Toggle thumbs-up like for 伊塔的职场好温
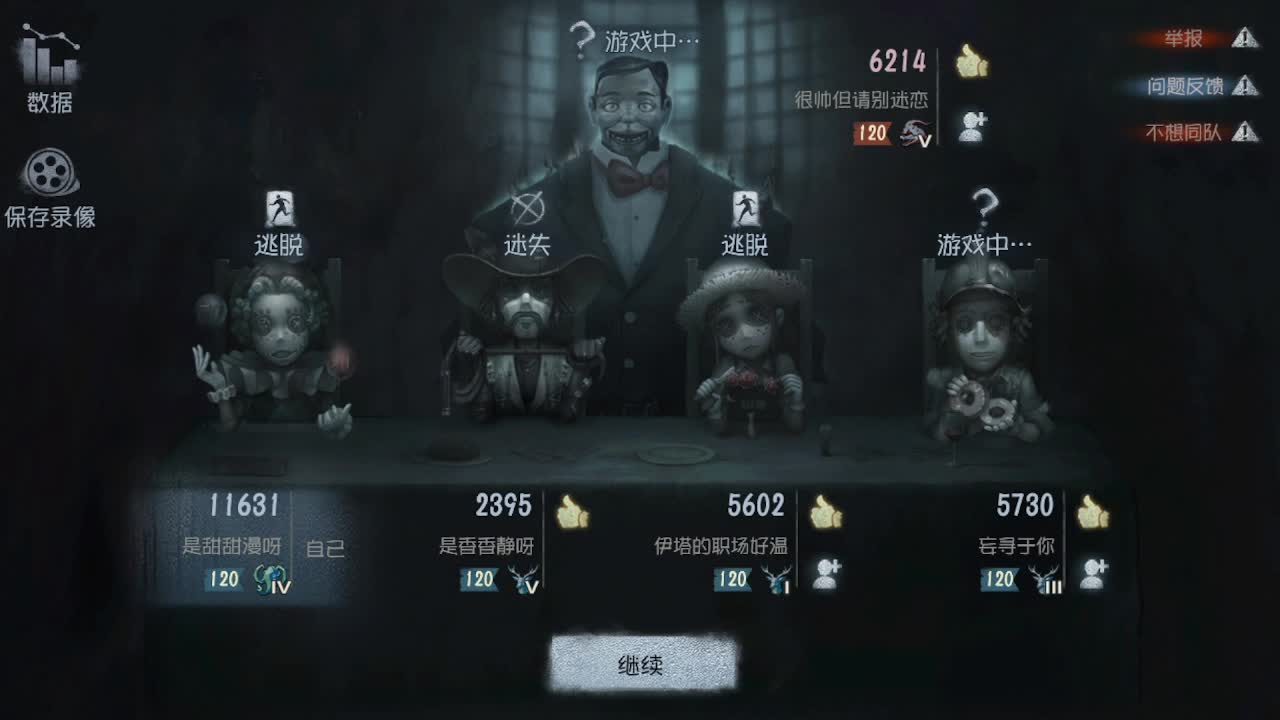This screenshot has height=720, width=1280. pyautogui.click(x=824, y=512)
